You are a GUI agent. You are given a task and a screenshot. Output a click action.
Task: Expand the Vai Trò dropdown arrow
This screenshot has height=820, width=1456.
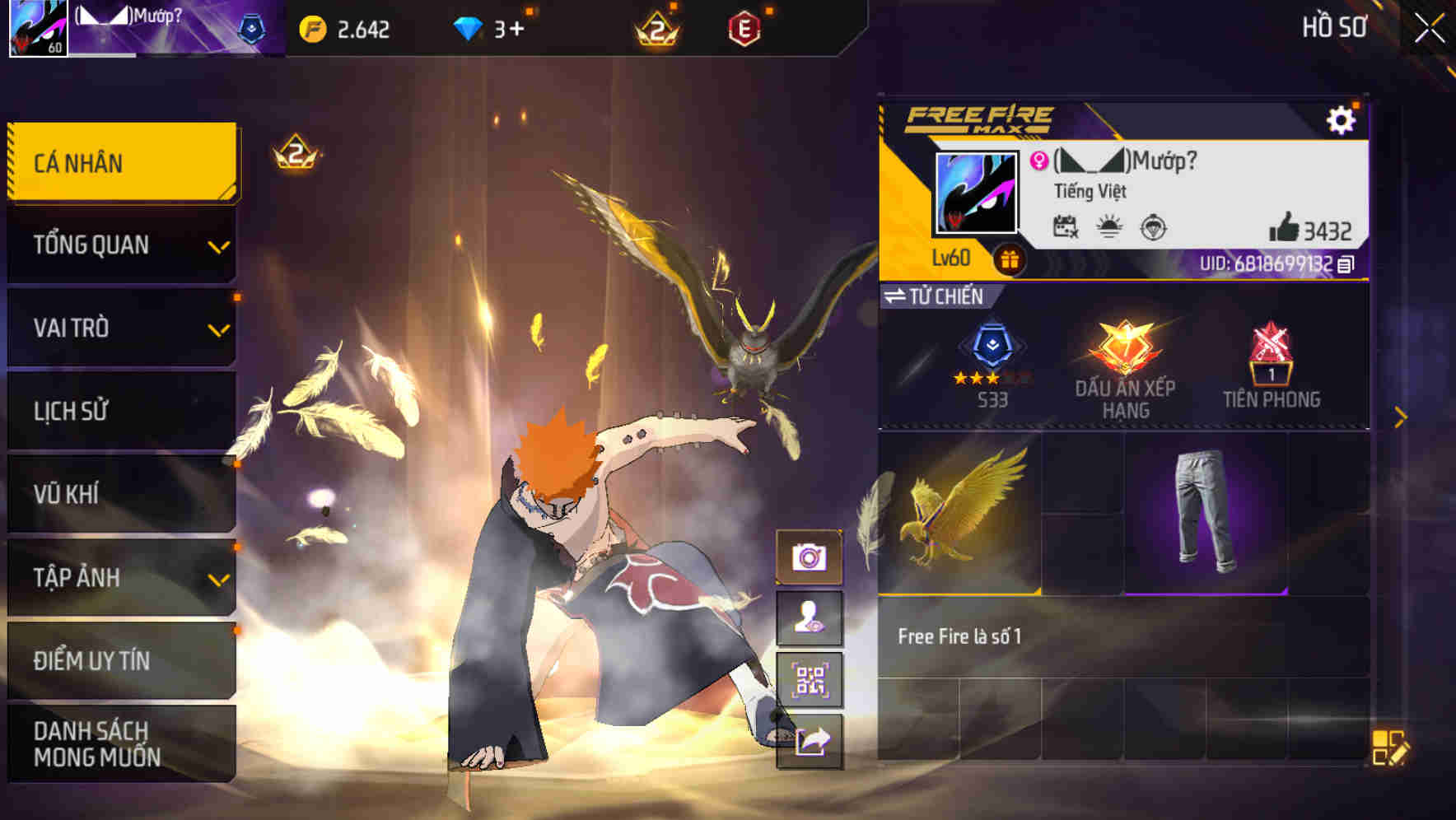[218, 329]
